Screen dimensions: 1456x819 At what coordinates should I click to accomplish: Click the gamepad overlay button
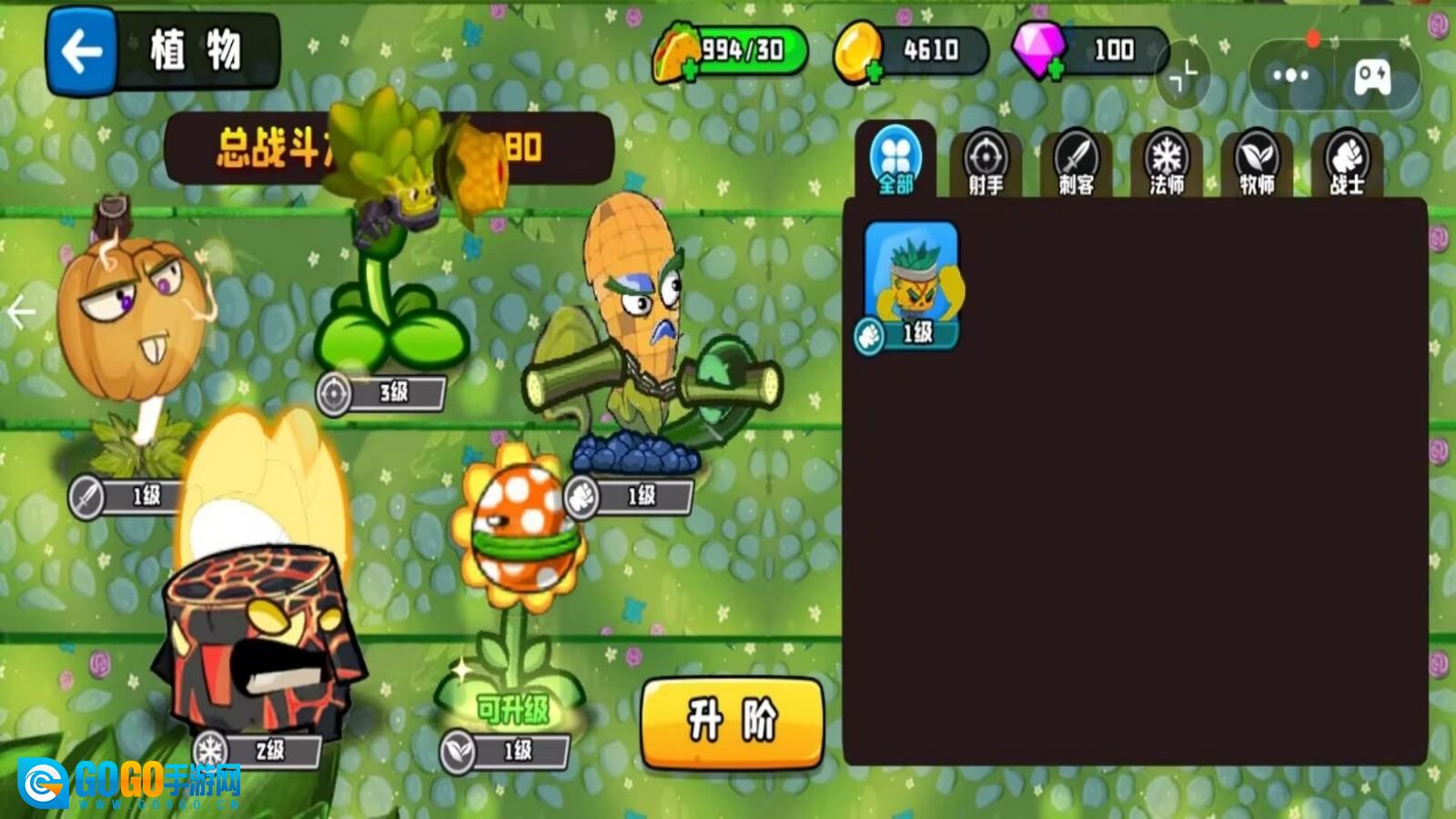tap(1372, 76)
